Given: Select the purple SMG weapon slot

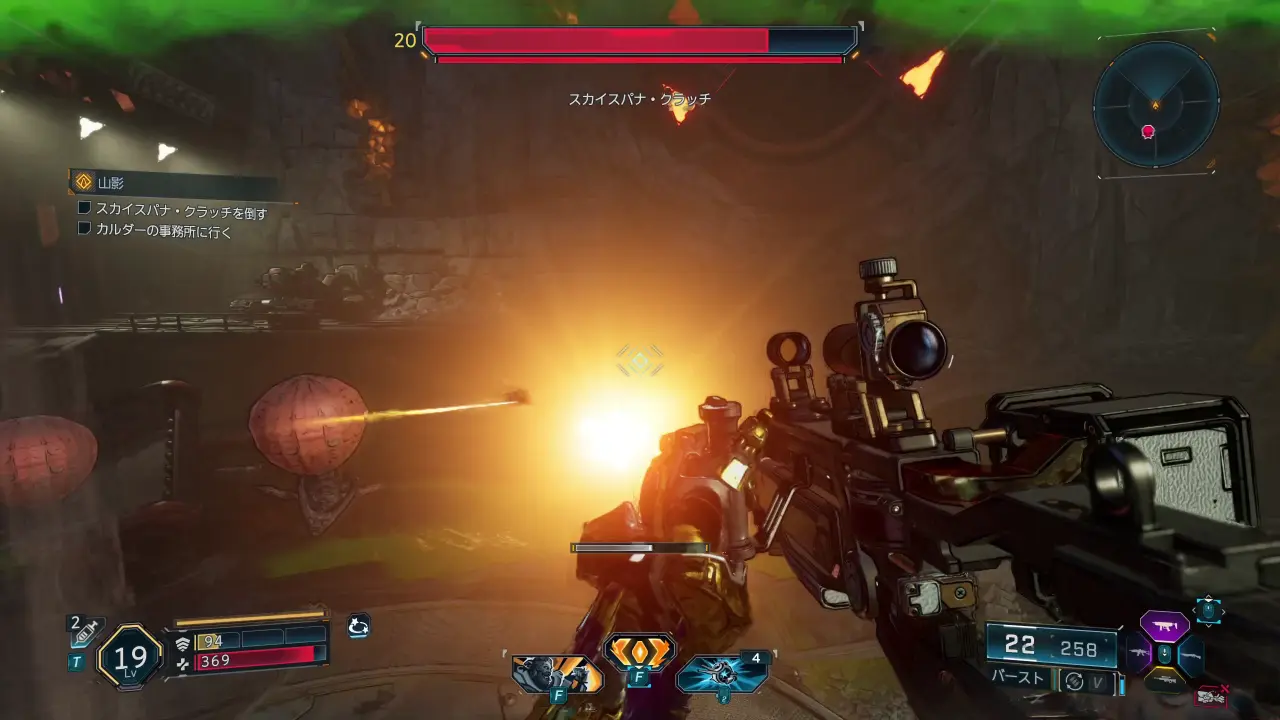Looking at the screenshot, I should 1164,626.
